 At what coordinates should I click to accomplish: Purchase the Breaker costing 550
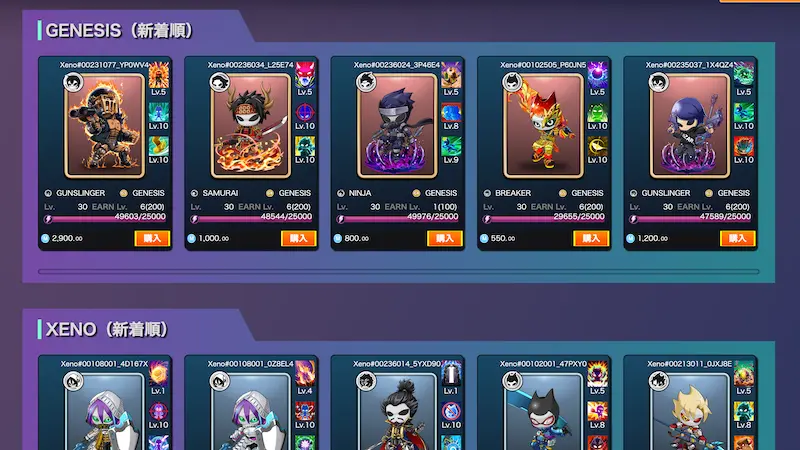point(591,239)
